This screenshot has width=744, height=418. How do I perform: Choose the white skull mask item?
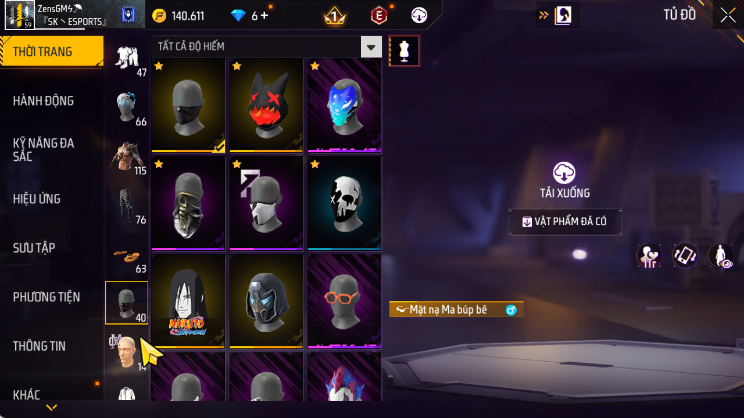(344, 201)
